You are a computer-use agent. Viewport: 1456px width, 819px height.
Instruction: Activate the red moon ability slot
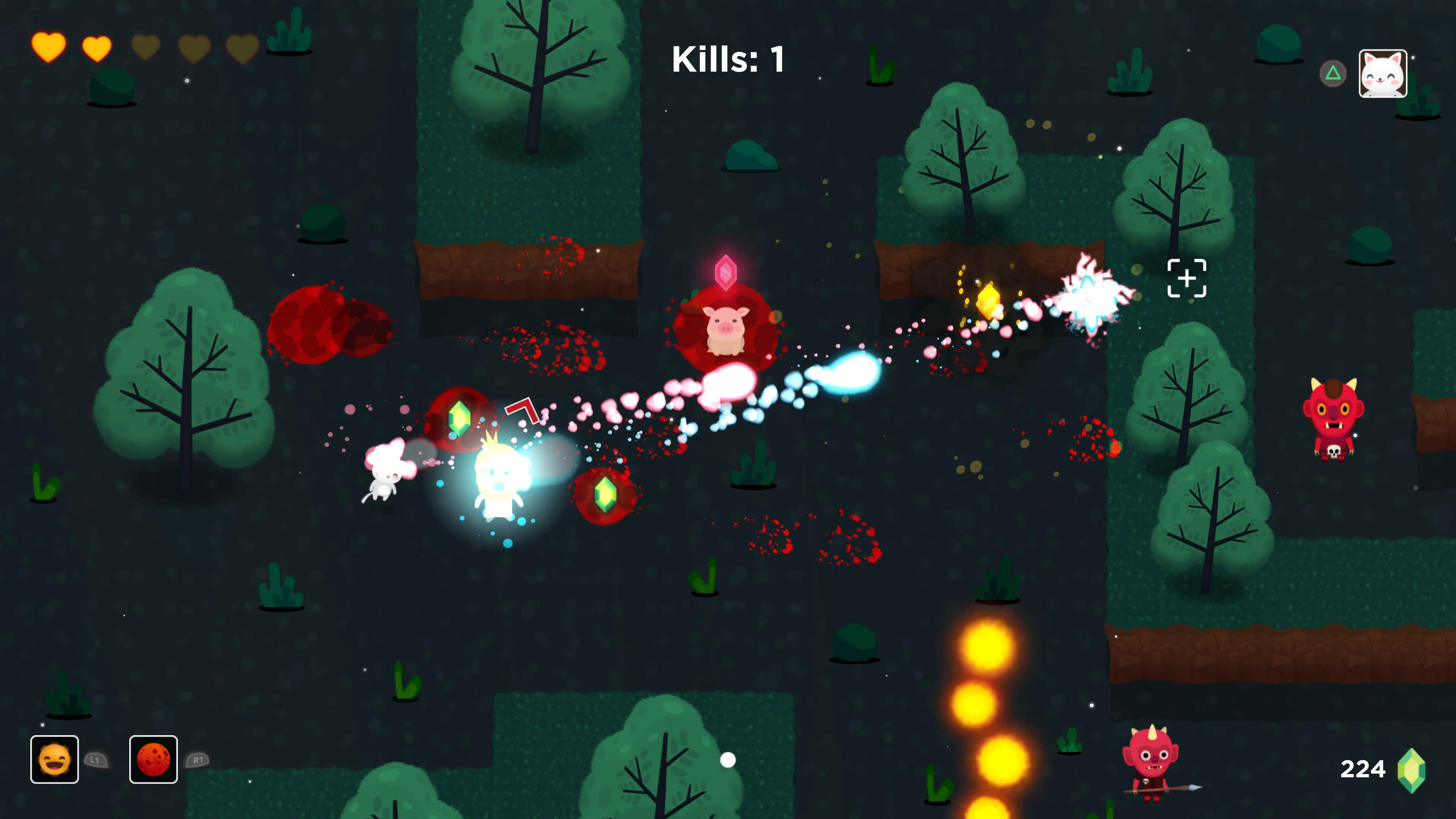(153, 759)
